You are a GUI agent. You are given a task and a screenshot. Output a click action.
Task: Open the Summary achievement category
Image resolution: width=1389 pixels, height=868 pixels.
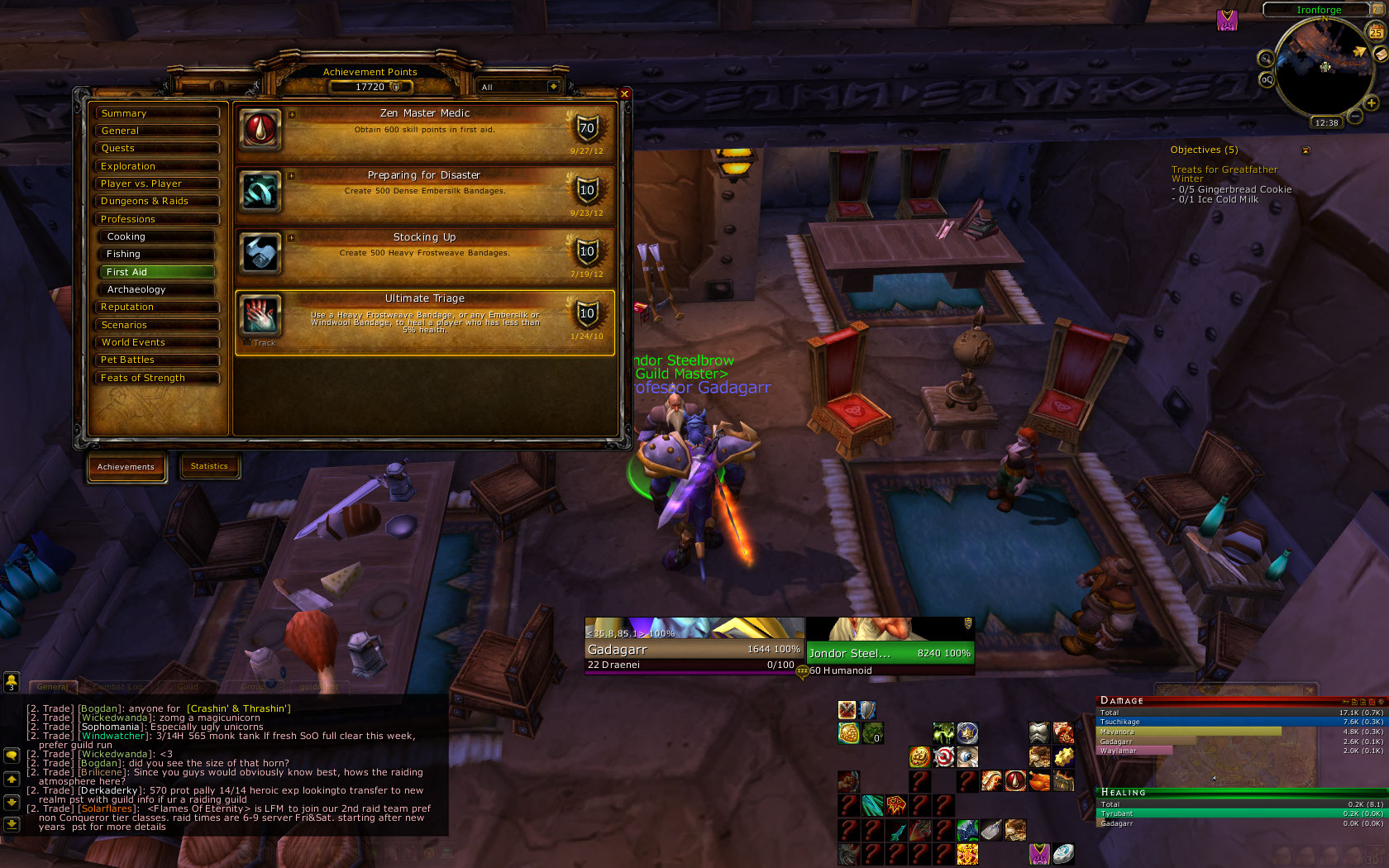(x=157, y=113)
